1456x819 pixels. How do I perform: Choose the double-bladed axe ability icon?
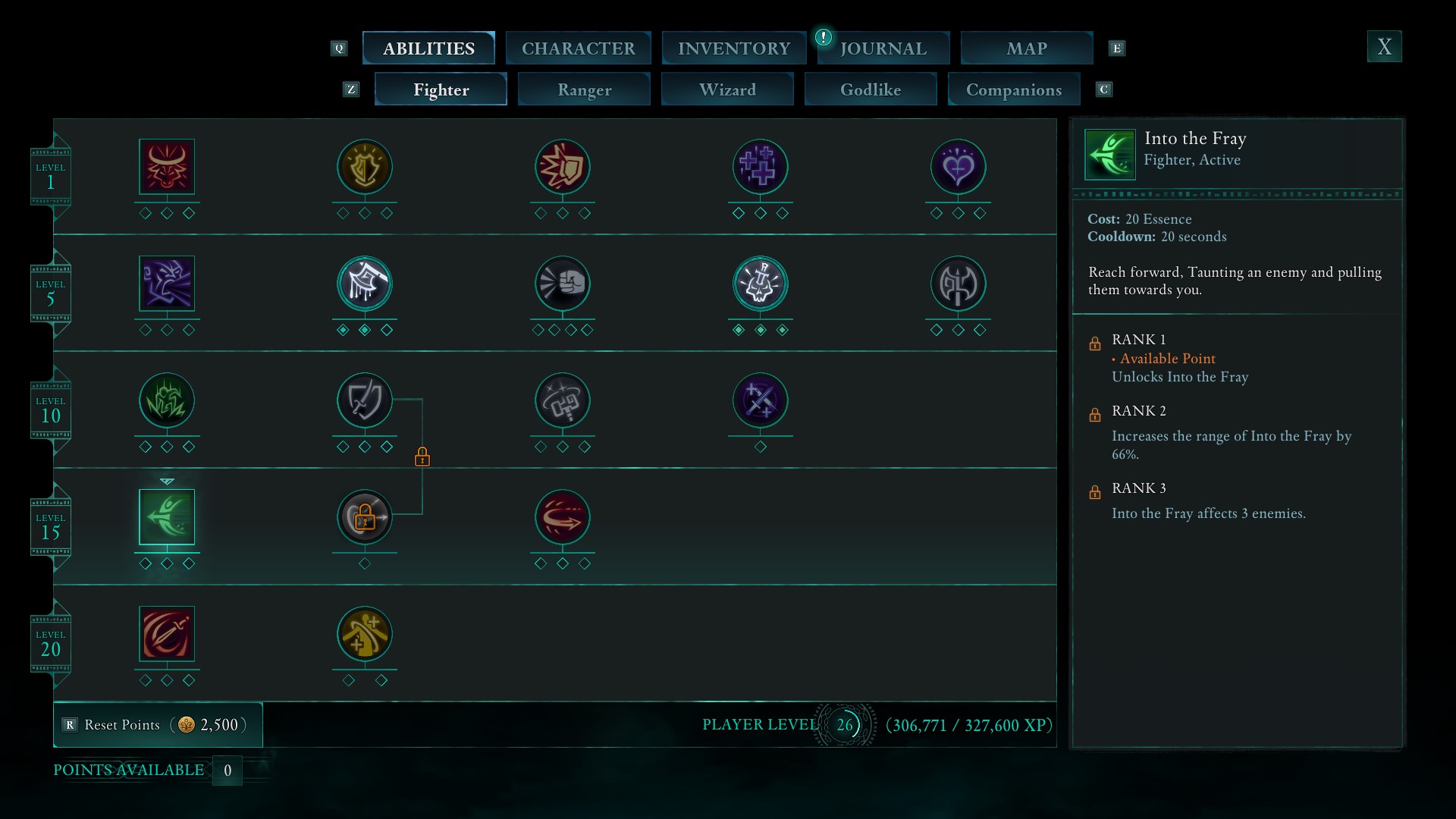coord(958,284)
